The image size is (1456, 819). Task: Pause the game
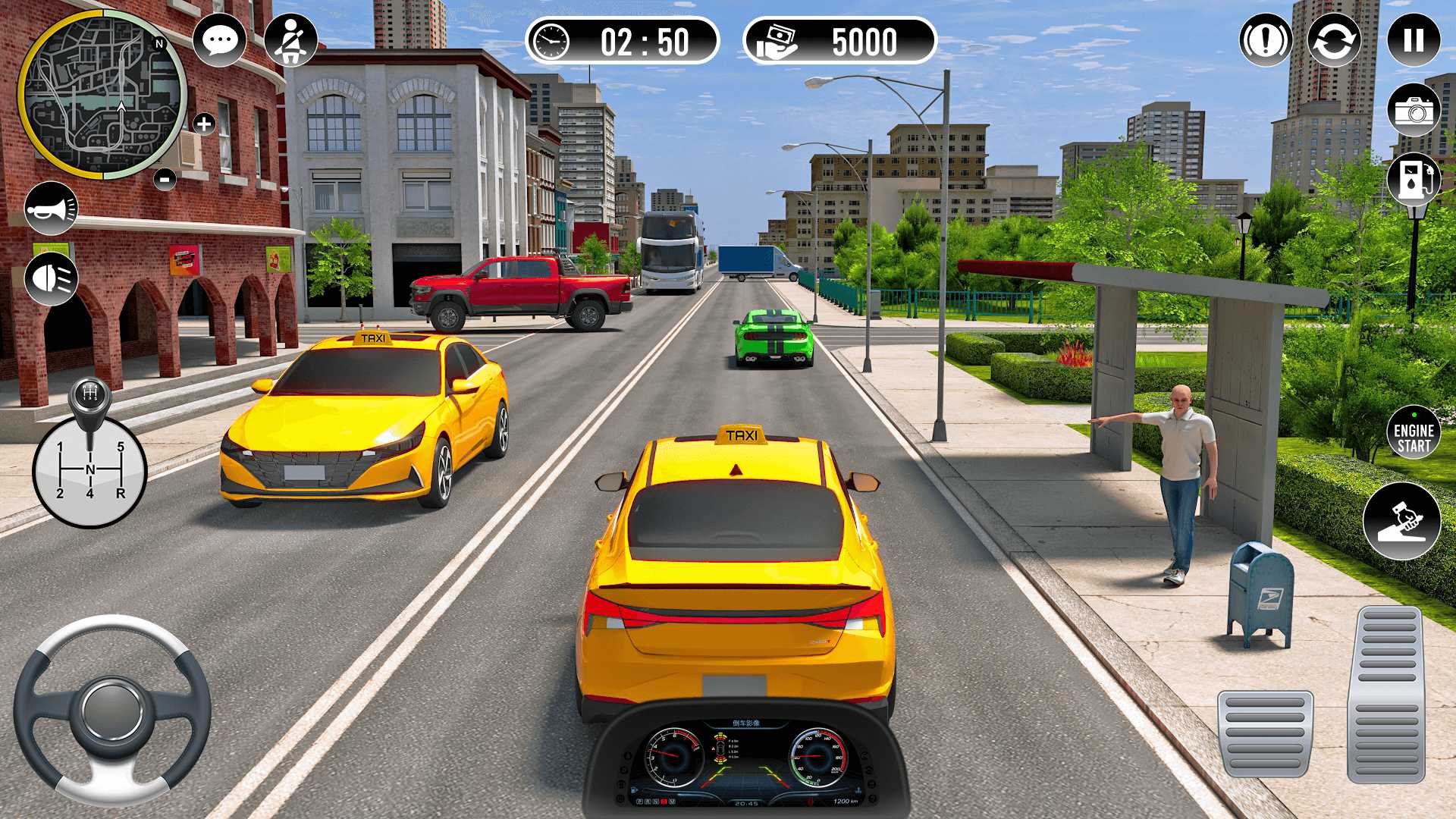[1414, 40]
